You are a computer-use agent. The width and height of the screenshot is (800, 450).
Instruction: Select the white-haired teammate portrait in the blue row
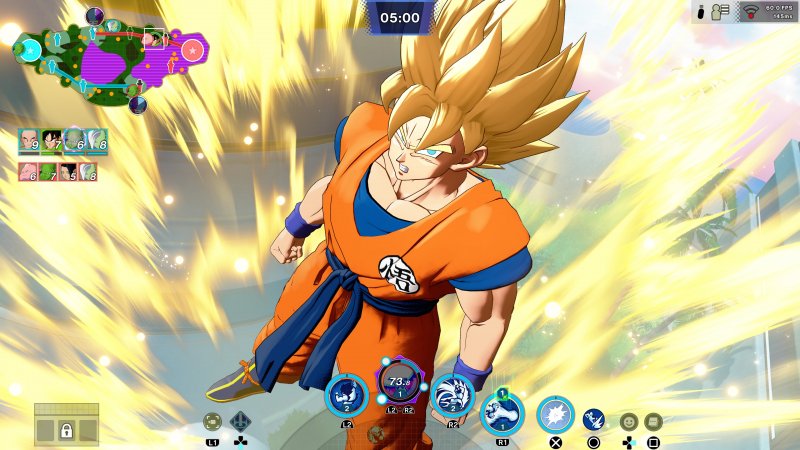point(96,141)
